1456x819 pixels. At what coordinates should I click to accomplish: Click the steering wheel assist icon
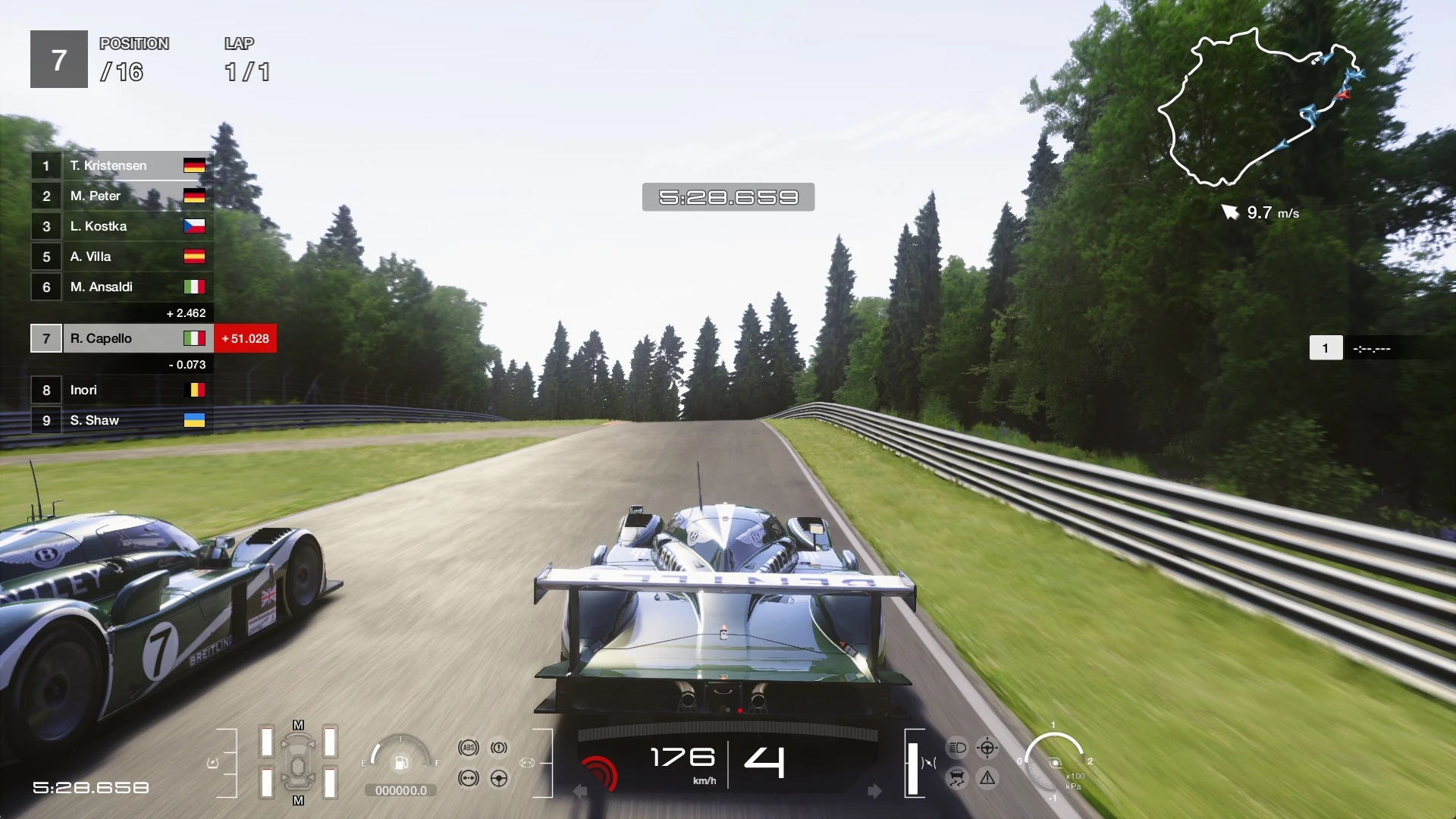point(499,777)
